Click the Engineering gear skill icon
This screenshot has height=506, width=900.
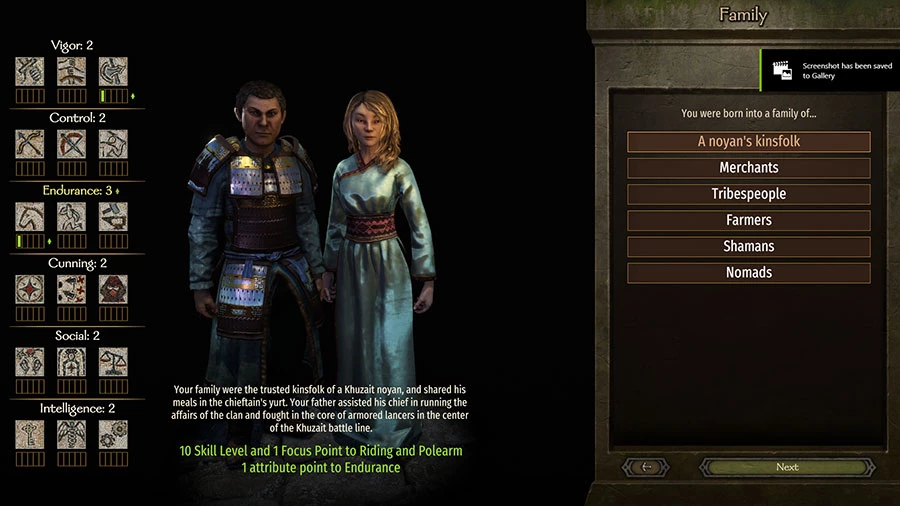[x=113, y=434]
